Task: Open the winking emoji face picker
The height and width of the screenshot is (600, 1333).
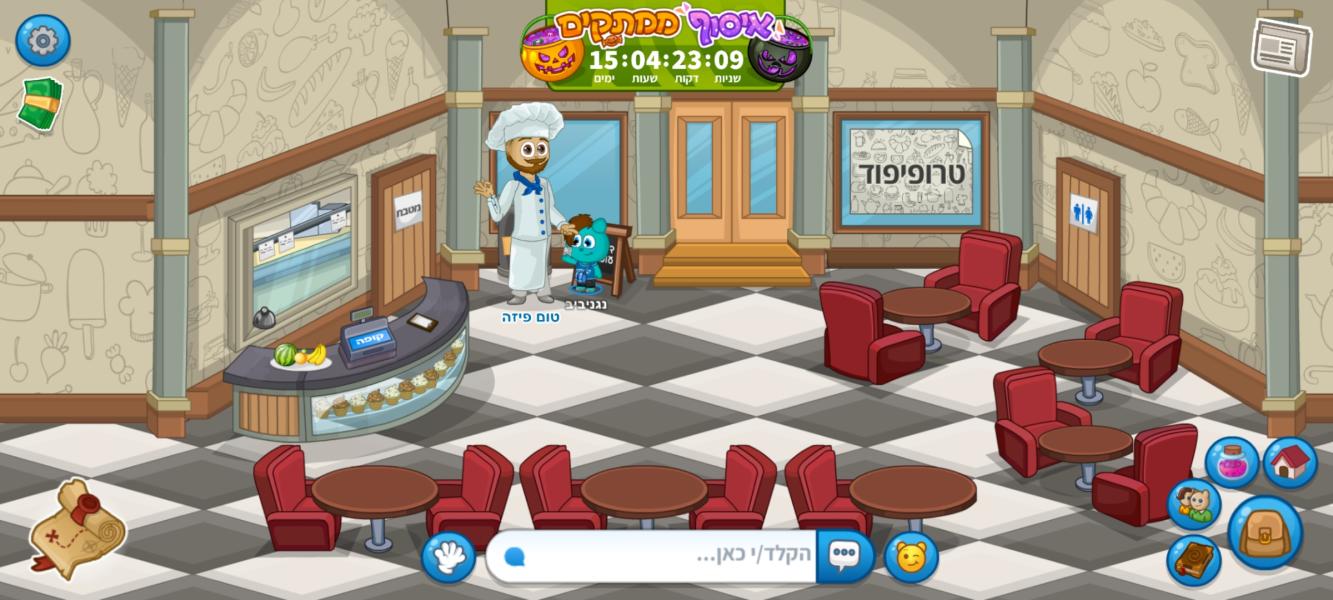Action: [910, 556]
